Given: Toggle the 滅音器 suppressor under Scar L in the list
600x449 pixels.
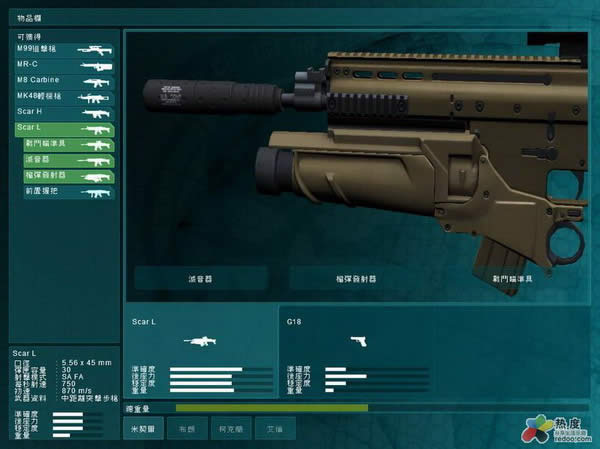Looking at the screenshot, I should tap(69, 160).
